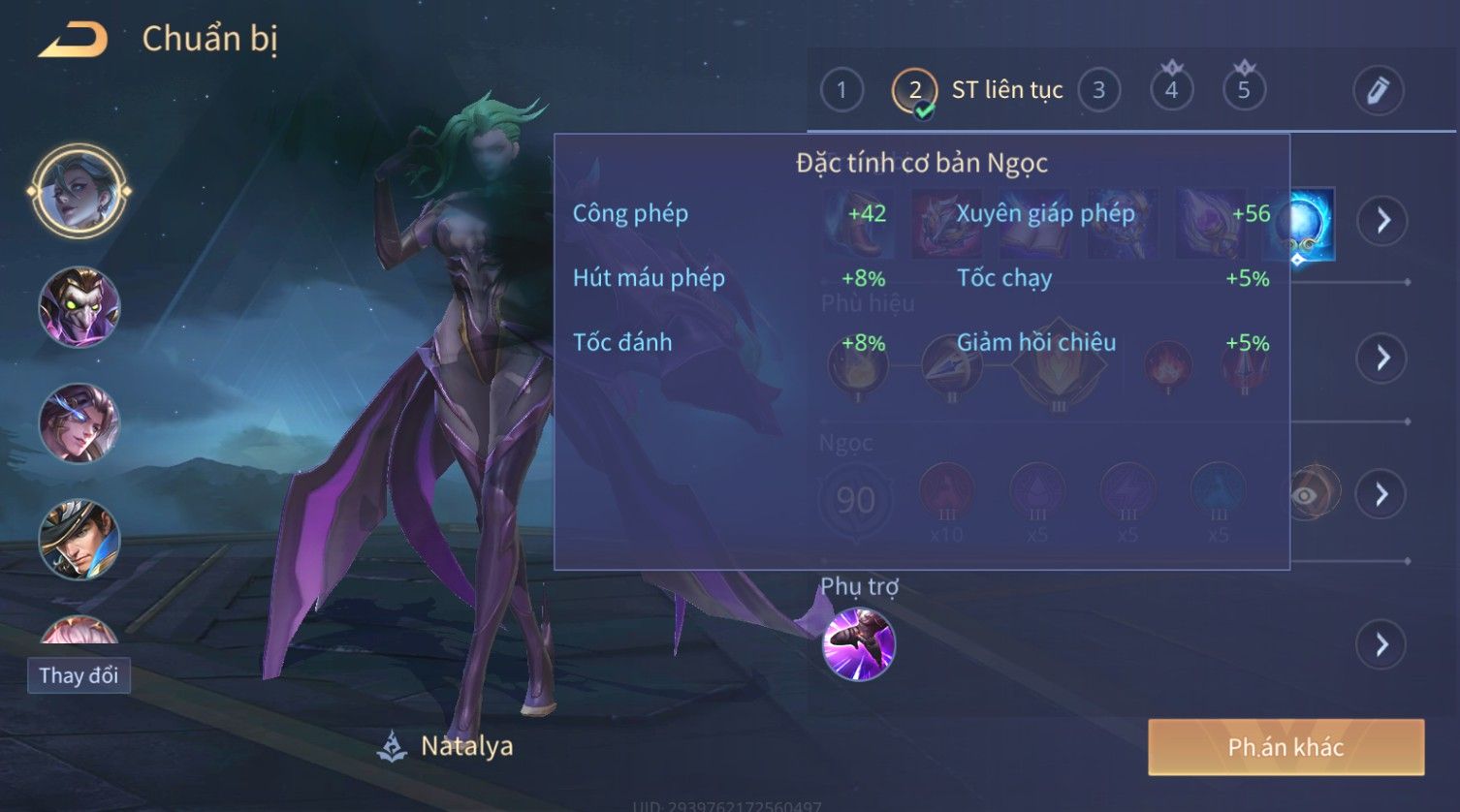Choose preset slot 4
1460x812 pixels.
(1171, 91)
